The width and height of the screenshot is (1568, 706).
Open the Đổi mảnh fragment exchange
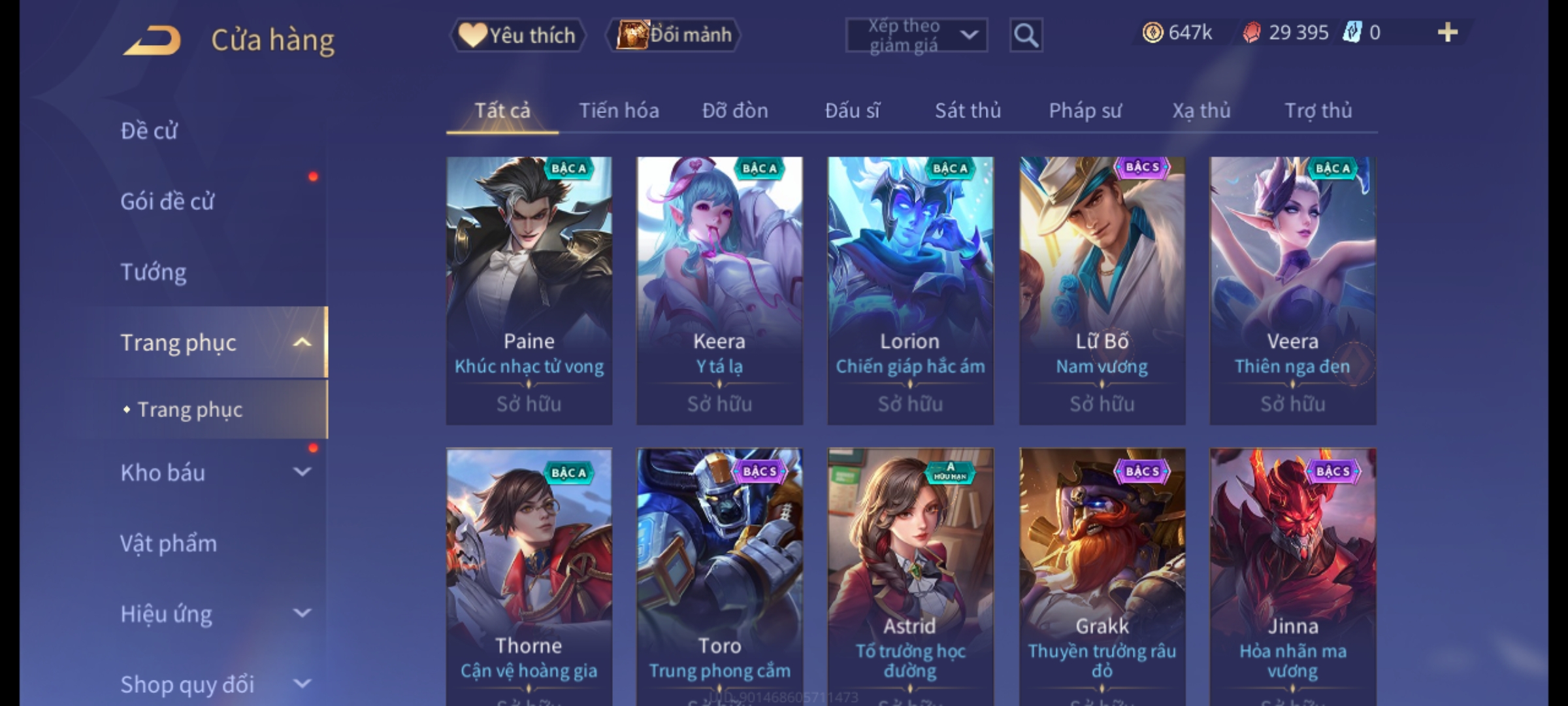click(x=674, y=35)
